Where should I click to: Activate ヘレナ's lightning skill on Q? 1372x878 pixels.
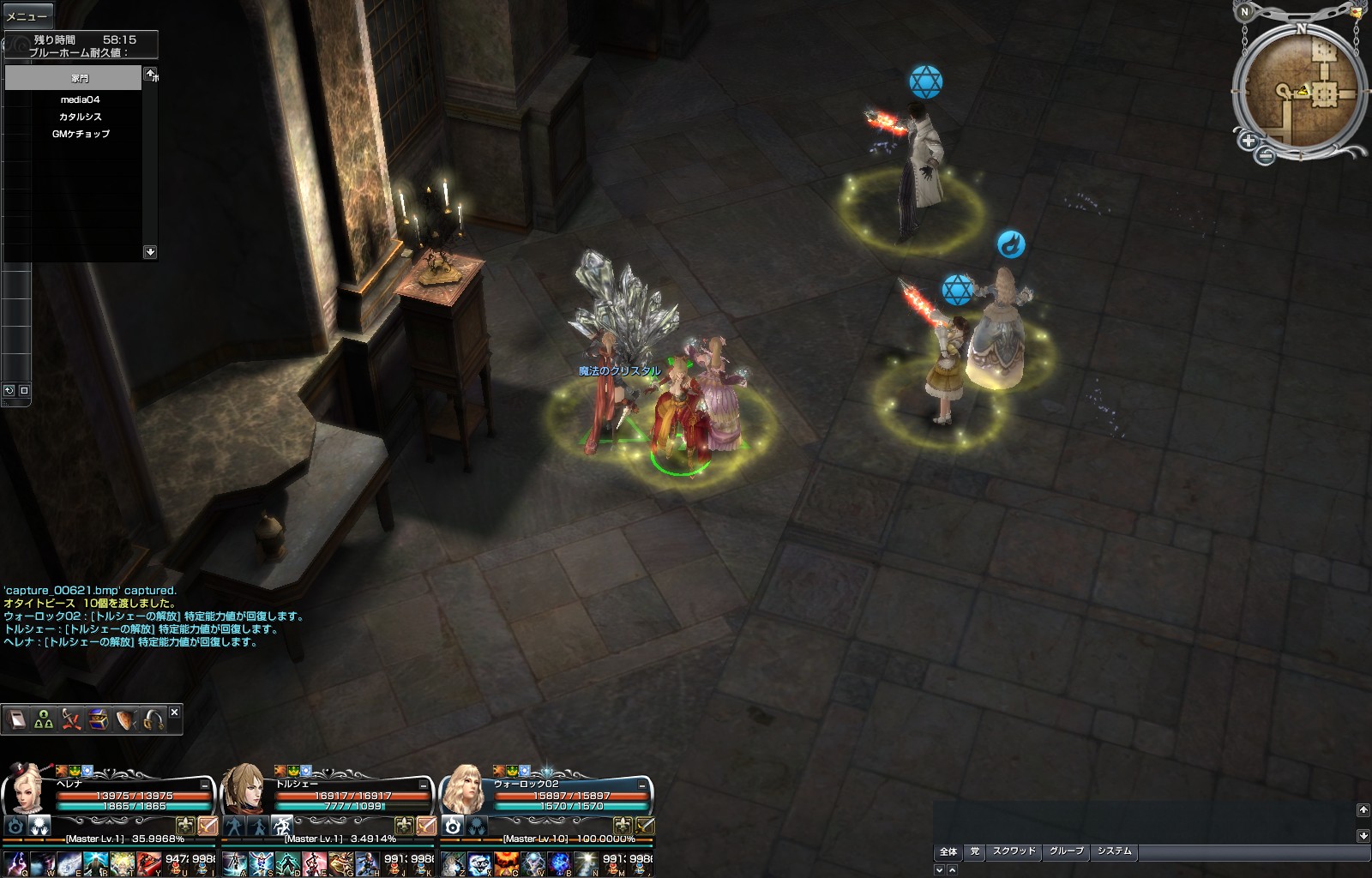[16, 863]
